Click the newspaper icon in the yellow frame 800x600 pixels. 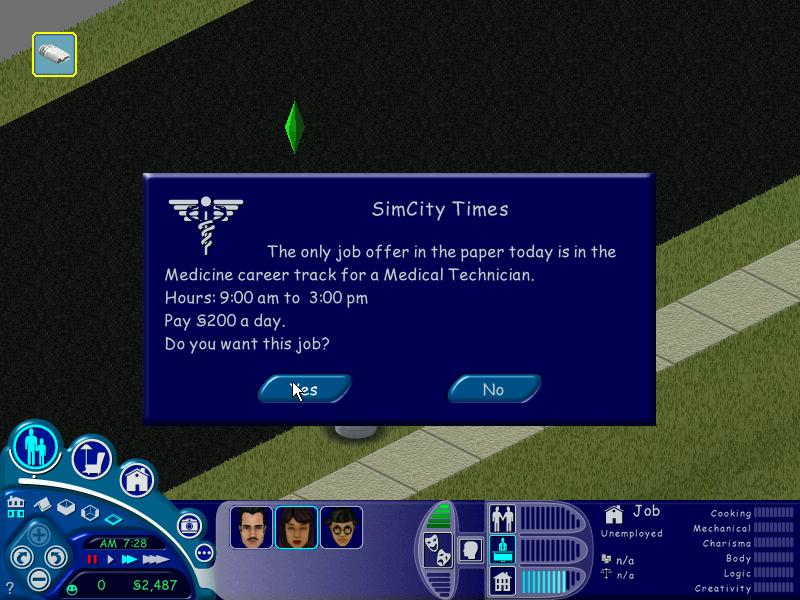(54, 54)
